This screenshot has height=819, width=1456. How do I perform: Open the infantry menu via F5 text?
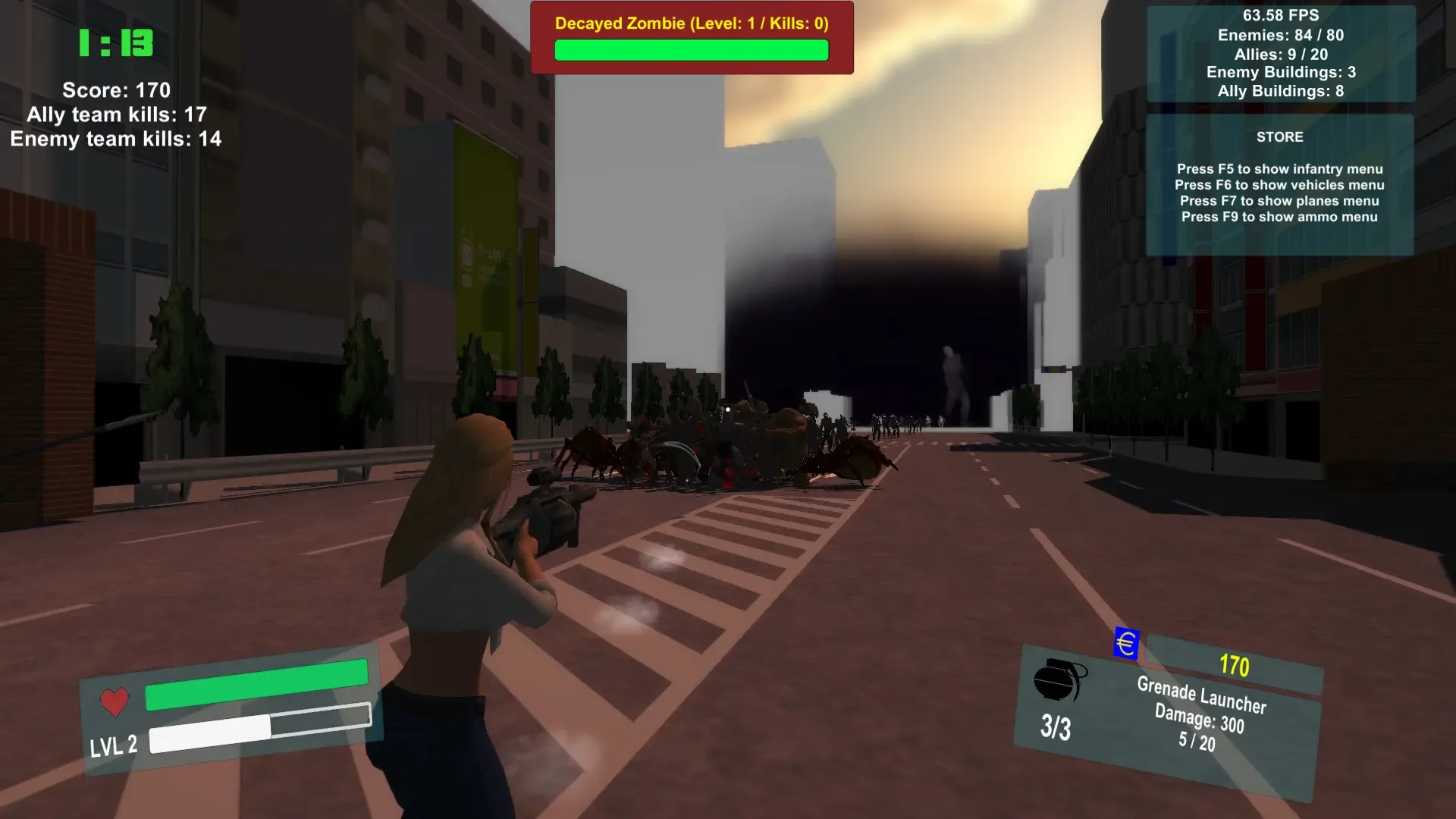[x=1280, y=169]
